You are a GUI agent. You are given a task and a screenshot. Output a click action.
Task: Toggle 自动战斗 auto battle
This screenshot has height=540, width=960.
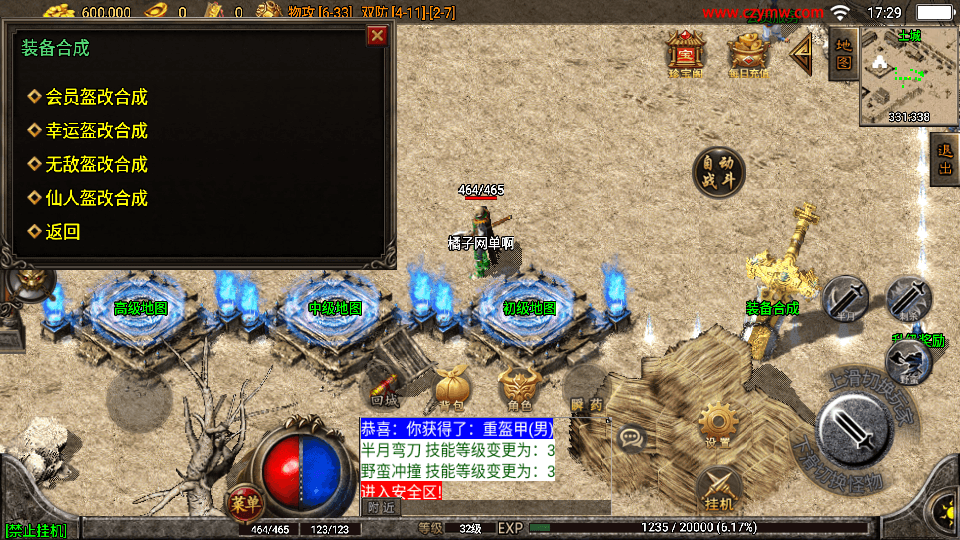point(719,172)
